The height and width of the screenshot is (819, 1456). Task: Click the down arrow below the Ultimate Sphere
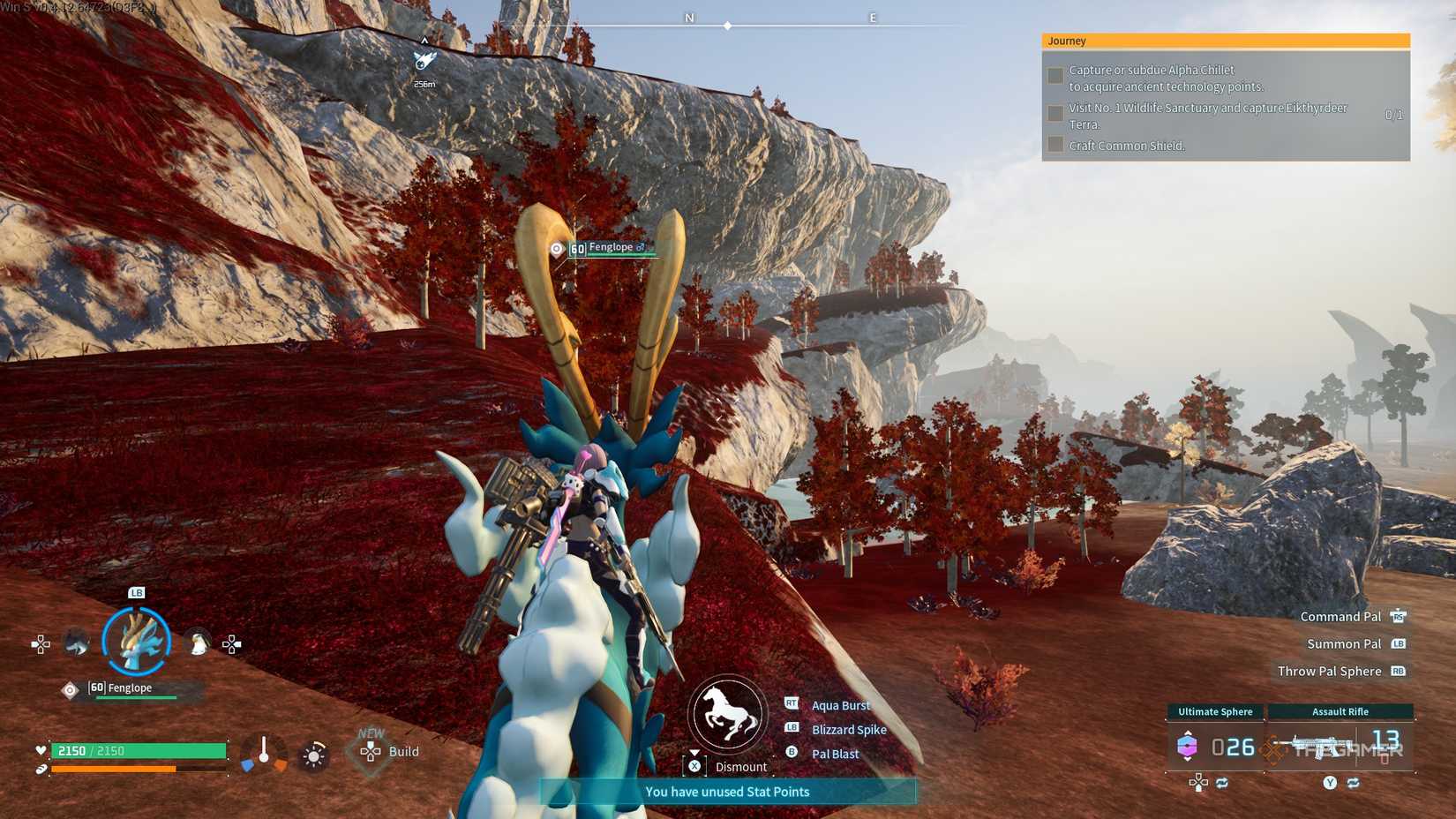1187,760
